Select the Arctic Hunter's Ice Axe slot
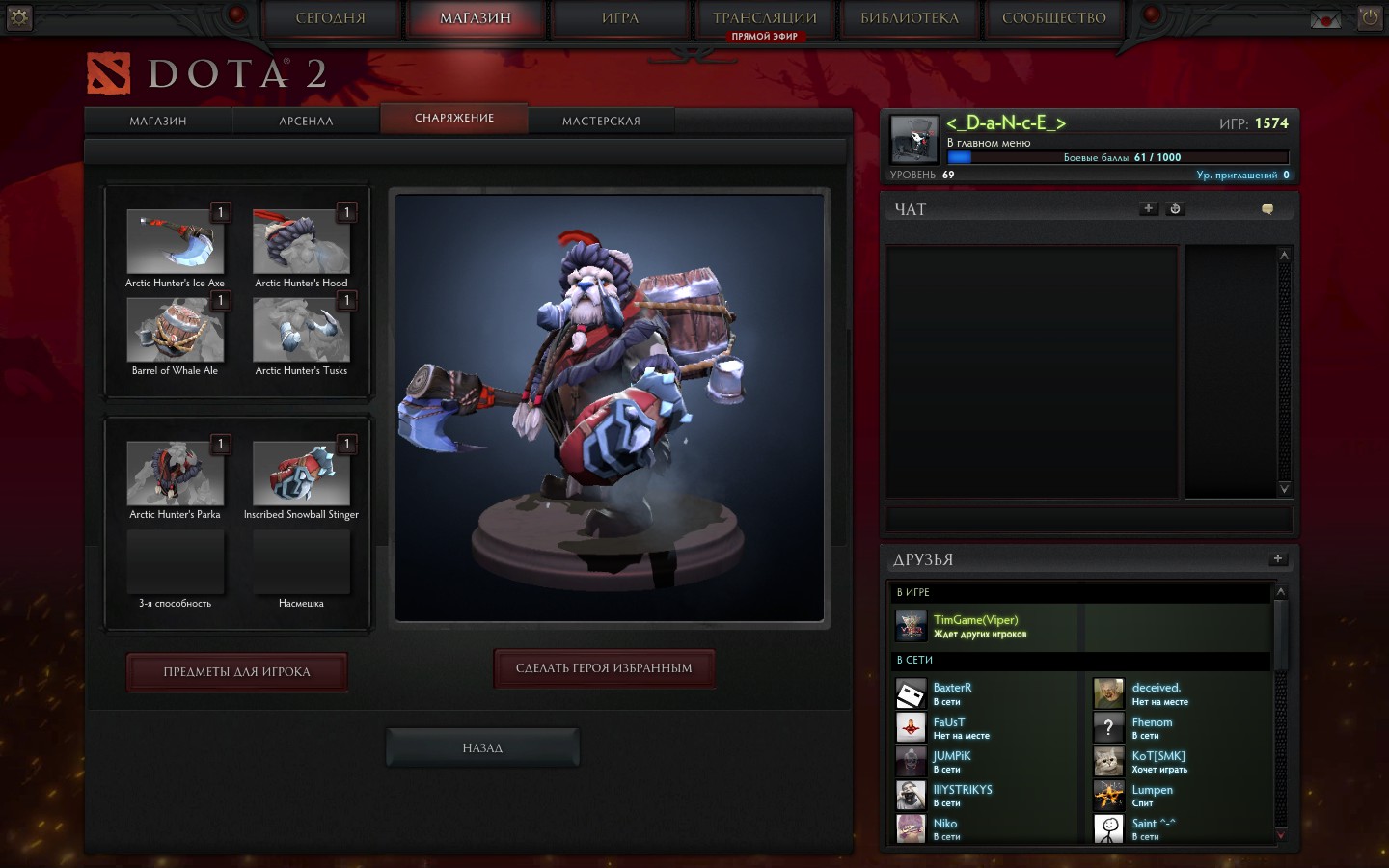The image size is (1389, 868). click(175, 242)
